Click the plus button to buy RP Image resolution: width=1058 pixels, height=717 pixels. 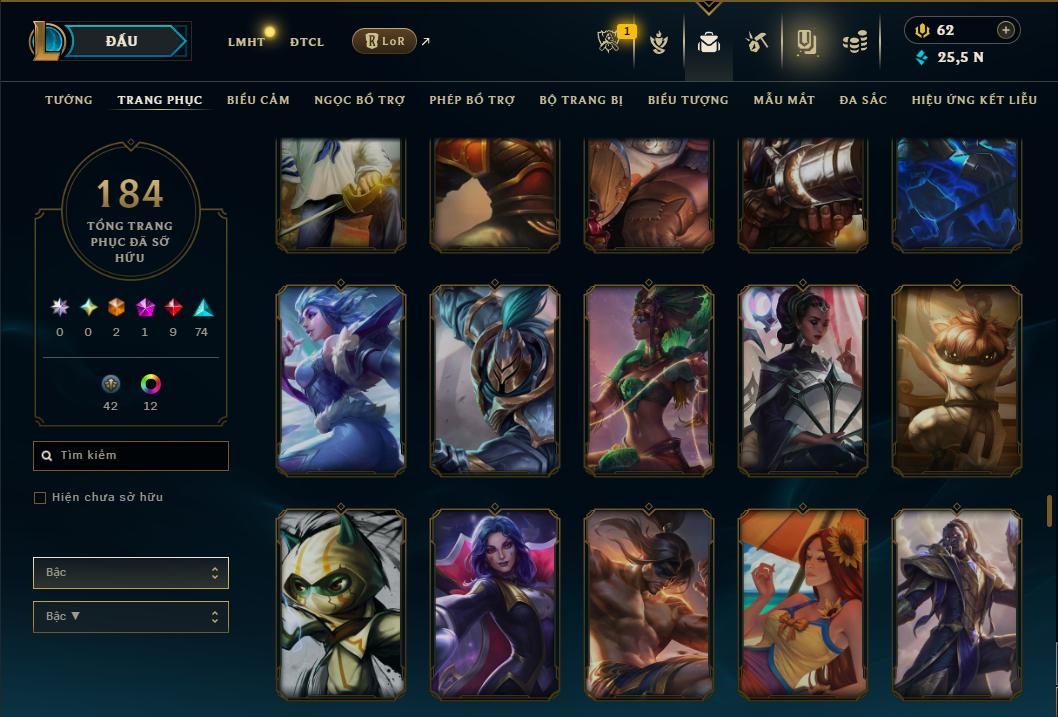(x=1006, y=30)
